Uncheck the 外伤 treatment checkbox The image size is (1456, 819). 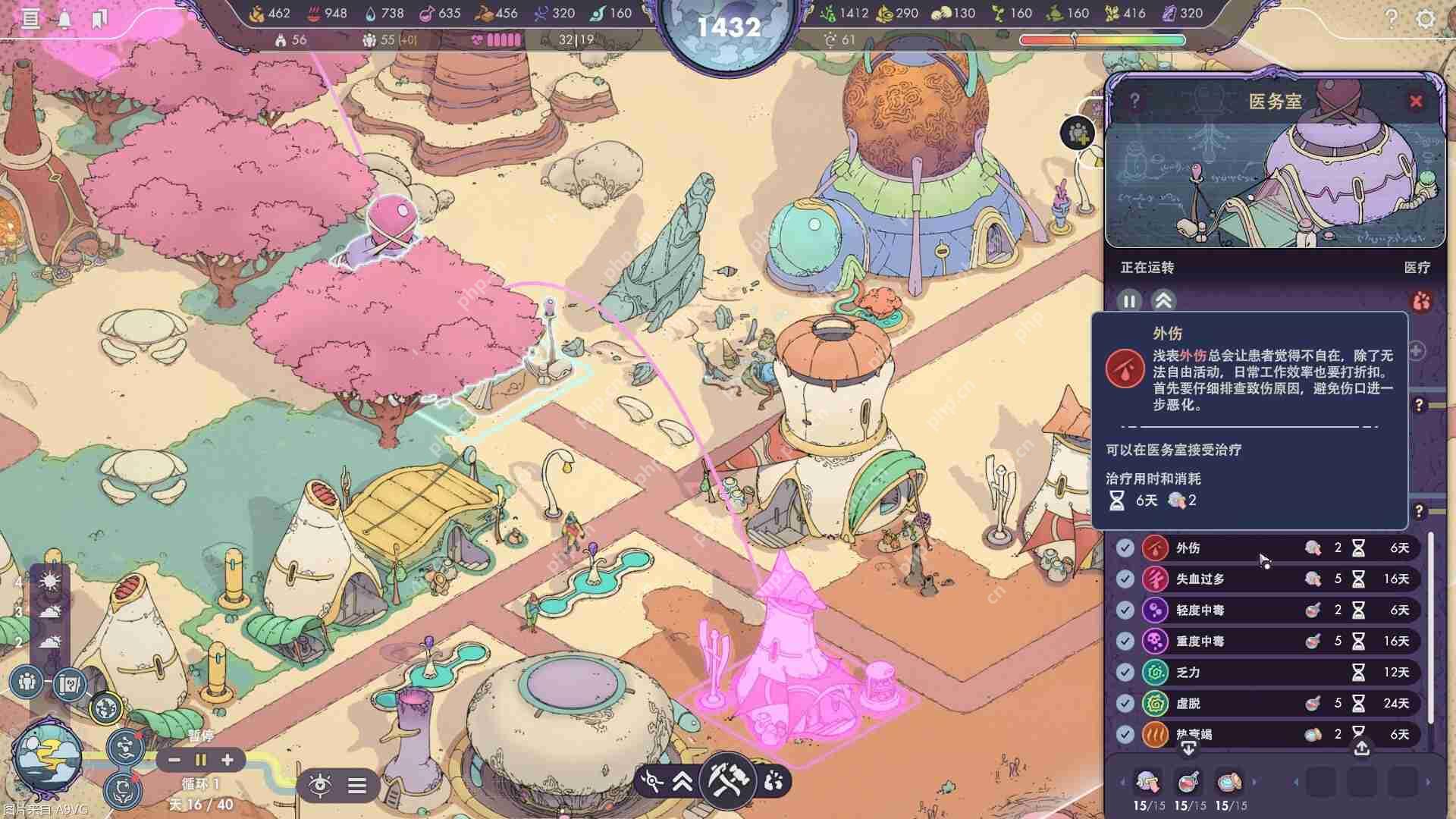coord(1125,548)
